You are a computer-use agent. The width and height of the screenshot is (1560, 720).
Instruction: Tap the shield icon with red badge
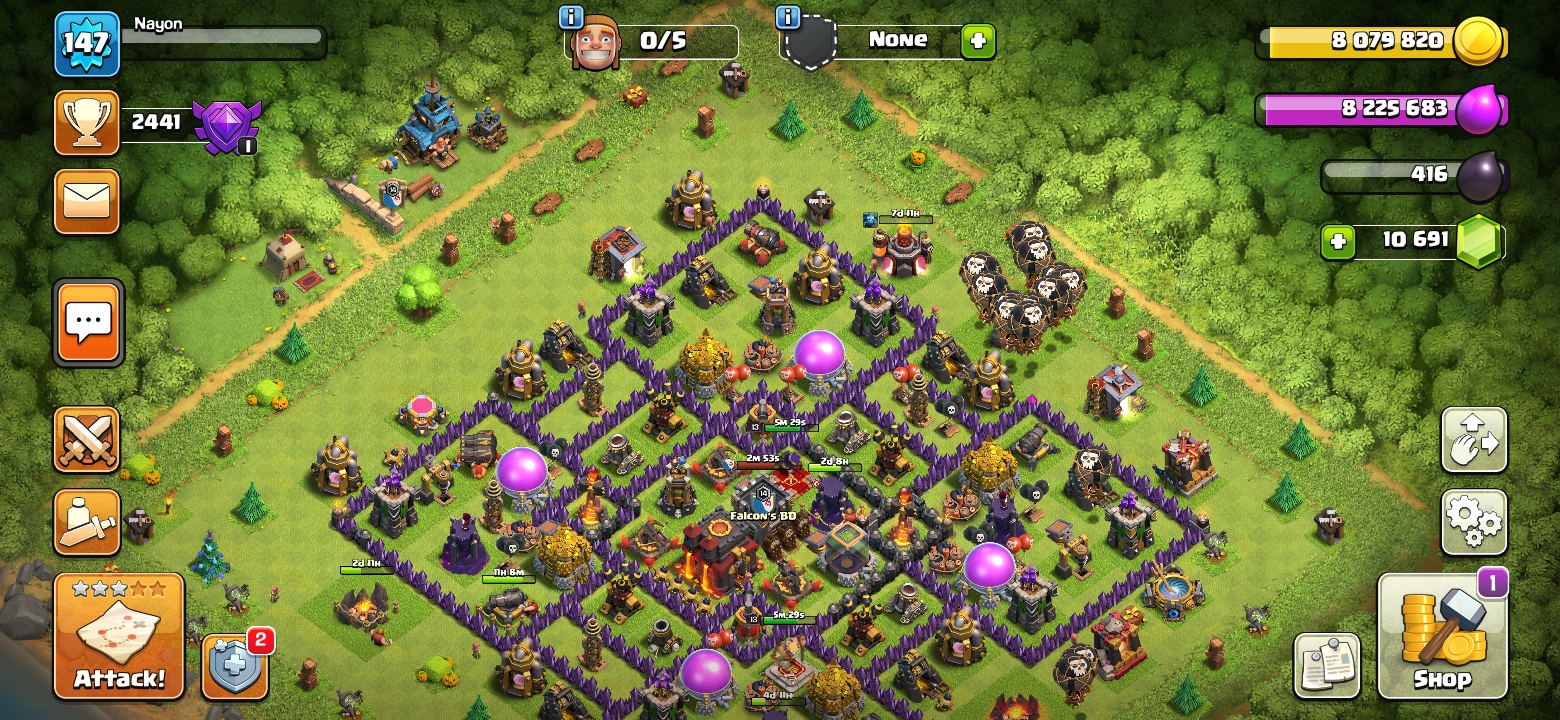[x=235, y=666]
